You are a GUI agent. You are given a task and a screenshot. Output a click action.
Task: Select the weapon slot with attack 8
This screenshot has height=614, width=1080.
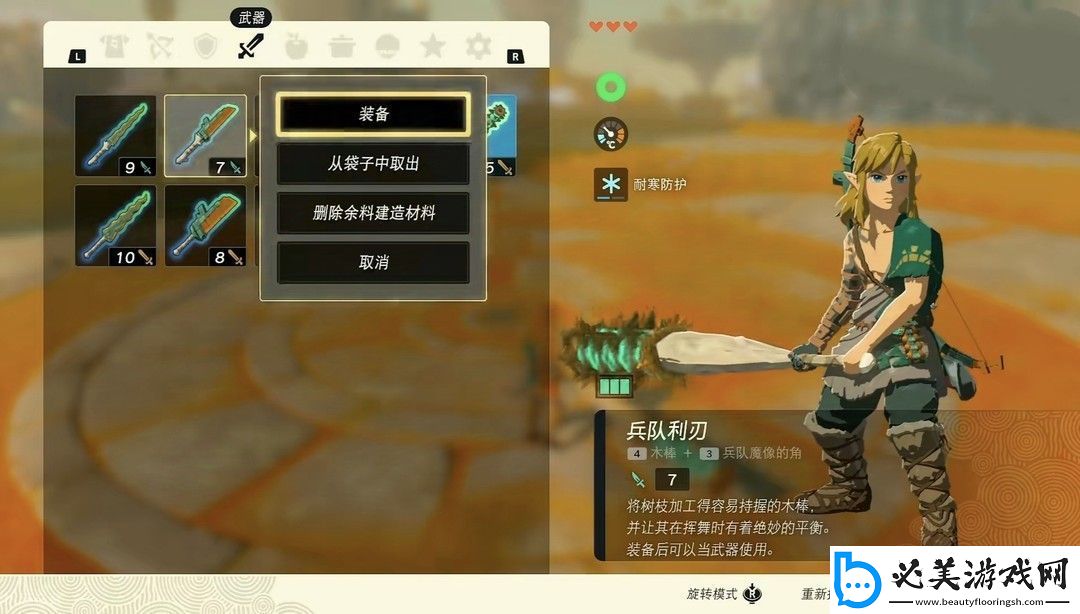tap(205, 226)
